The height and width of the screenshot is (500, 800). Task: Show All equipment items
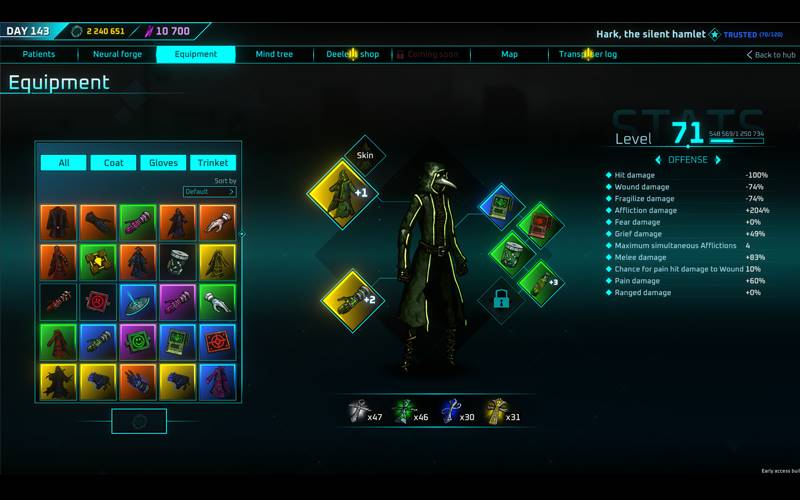64,163
